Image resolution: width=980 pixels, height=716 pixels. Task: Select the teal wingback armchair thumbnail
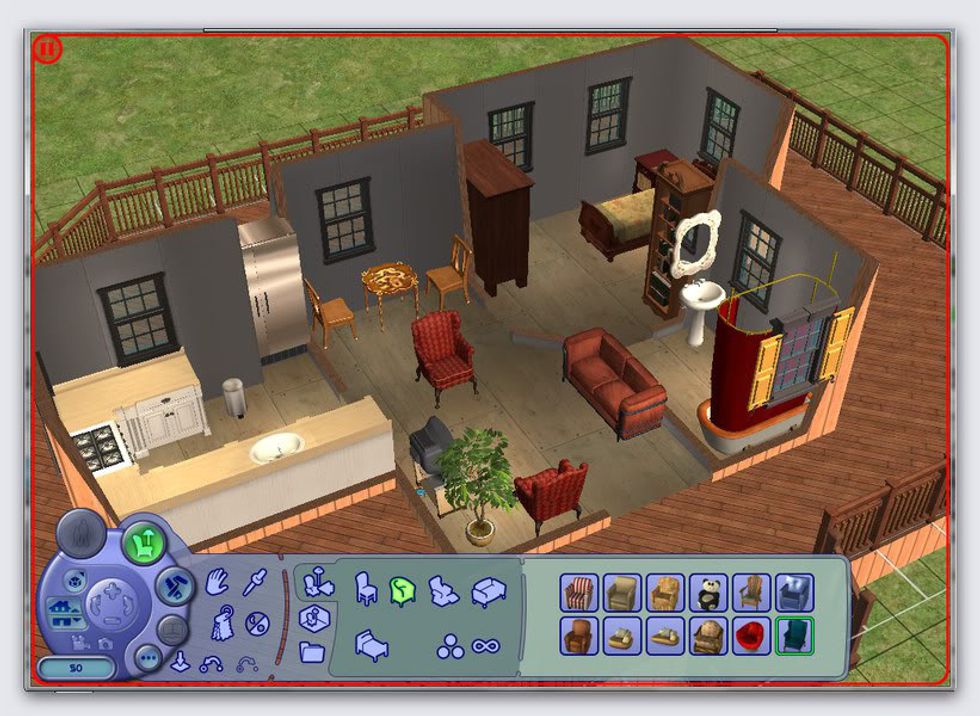795,635
